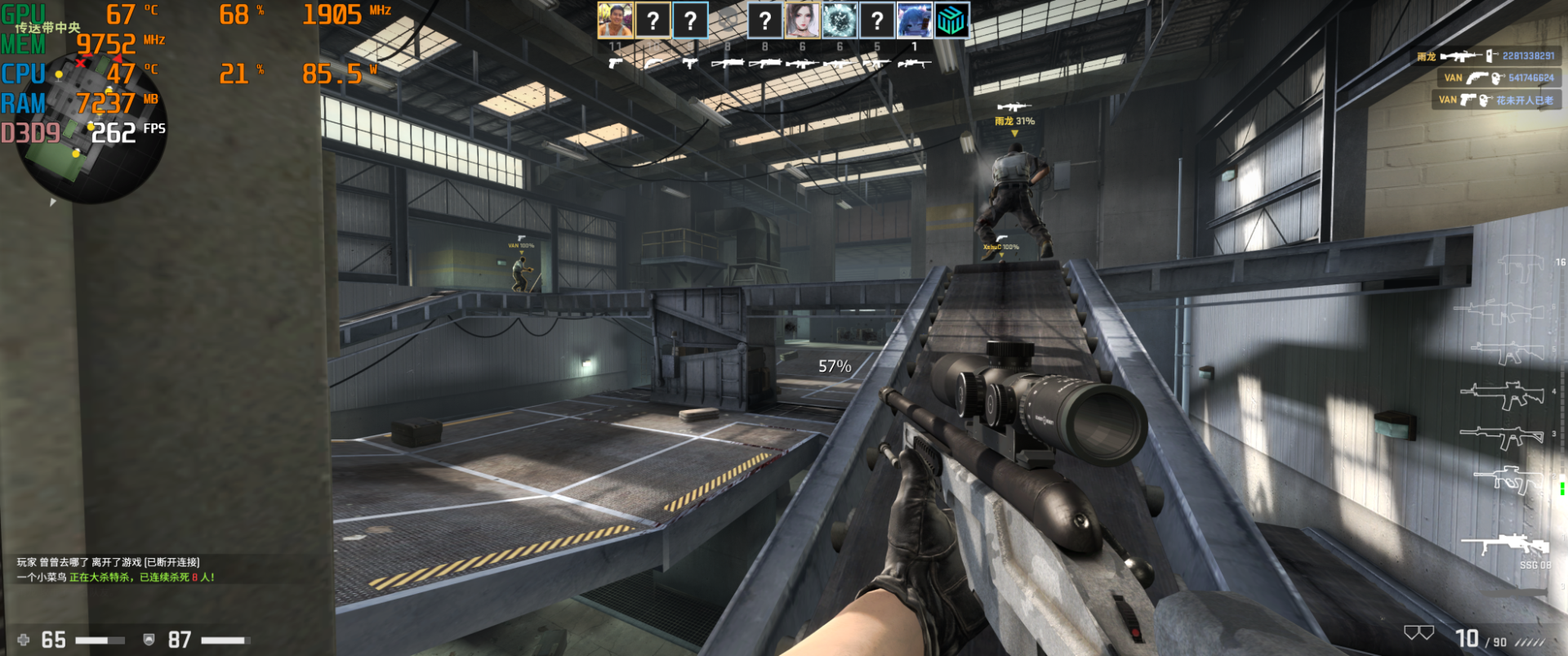The image size is (1568, 656).
Task: Choose the teal cube logo avatar
Action: click(951, 20)
